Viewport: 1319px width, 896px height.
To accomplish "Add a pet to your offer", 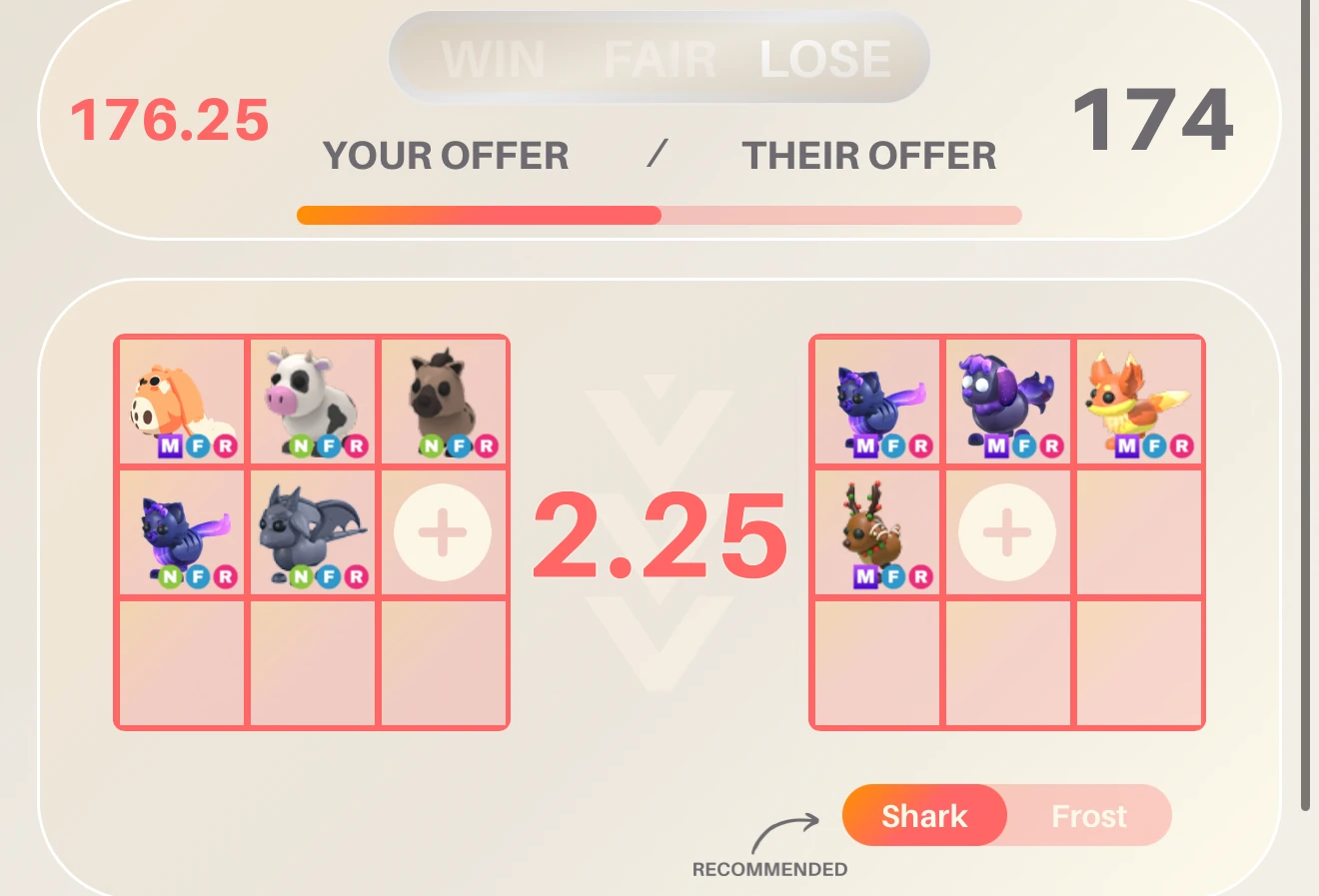I will click(443, 532).
